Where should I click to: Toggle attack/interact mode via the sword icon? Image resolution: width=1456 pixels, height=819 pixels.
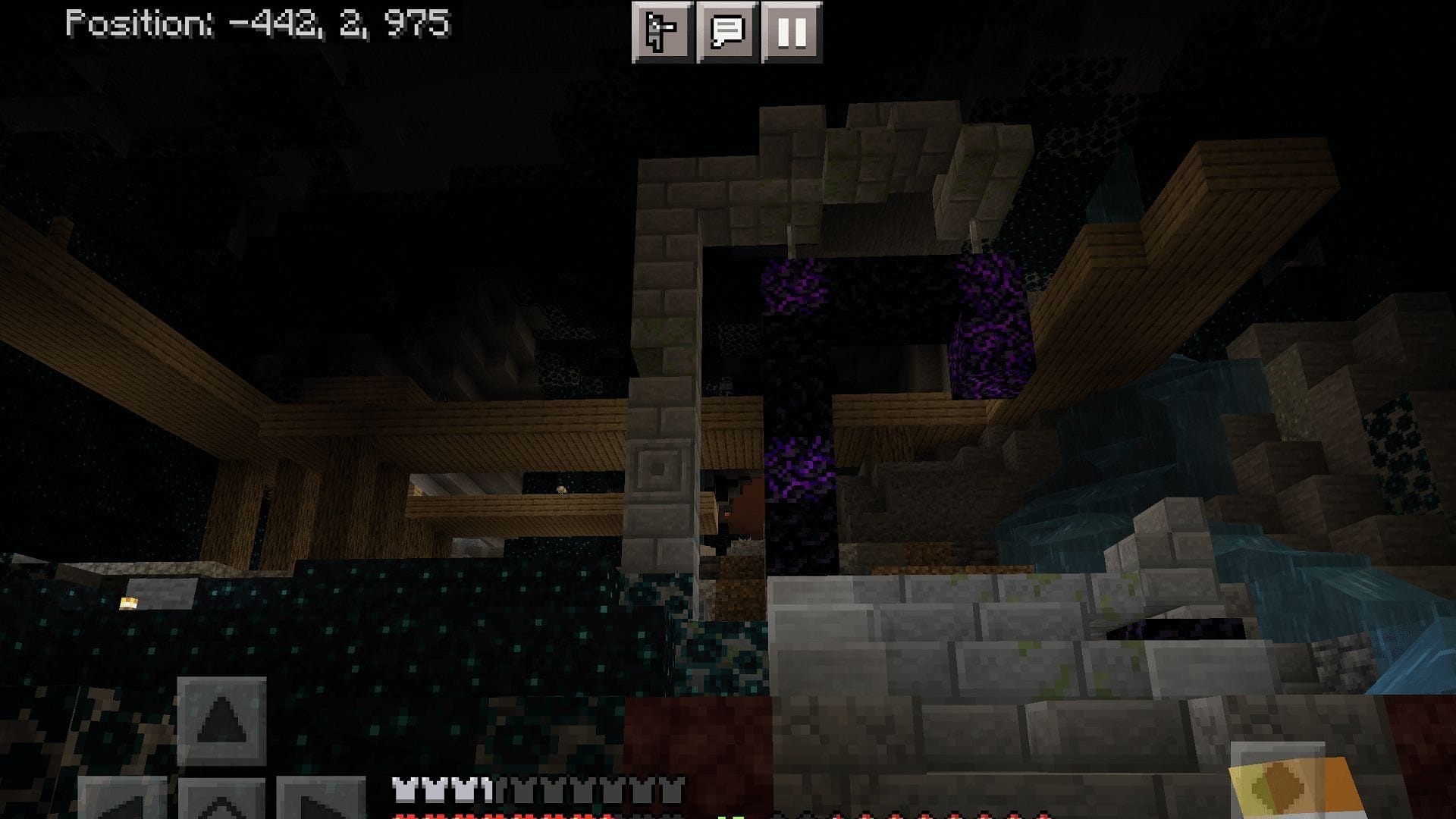pos(663,32)
